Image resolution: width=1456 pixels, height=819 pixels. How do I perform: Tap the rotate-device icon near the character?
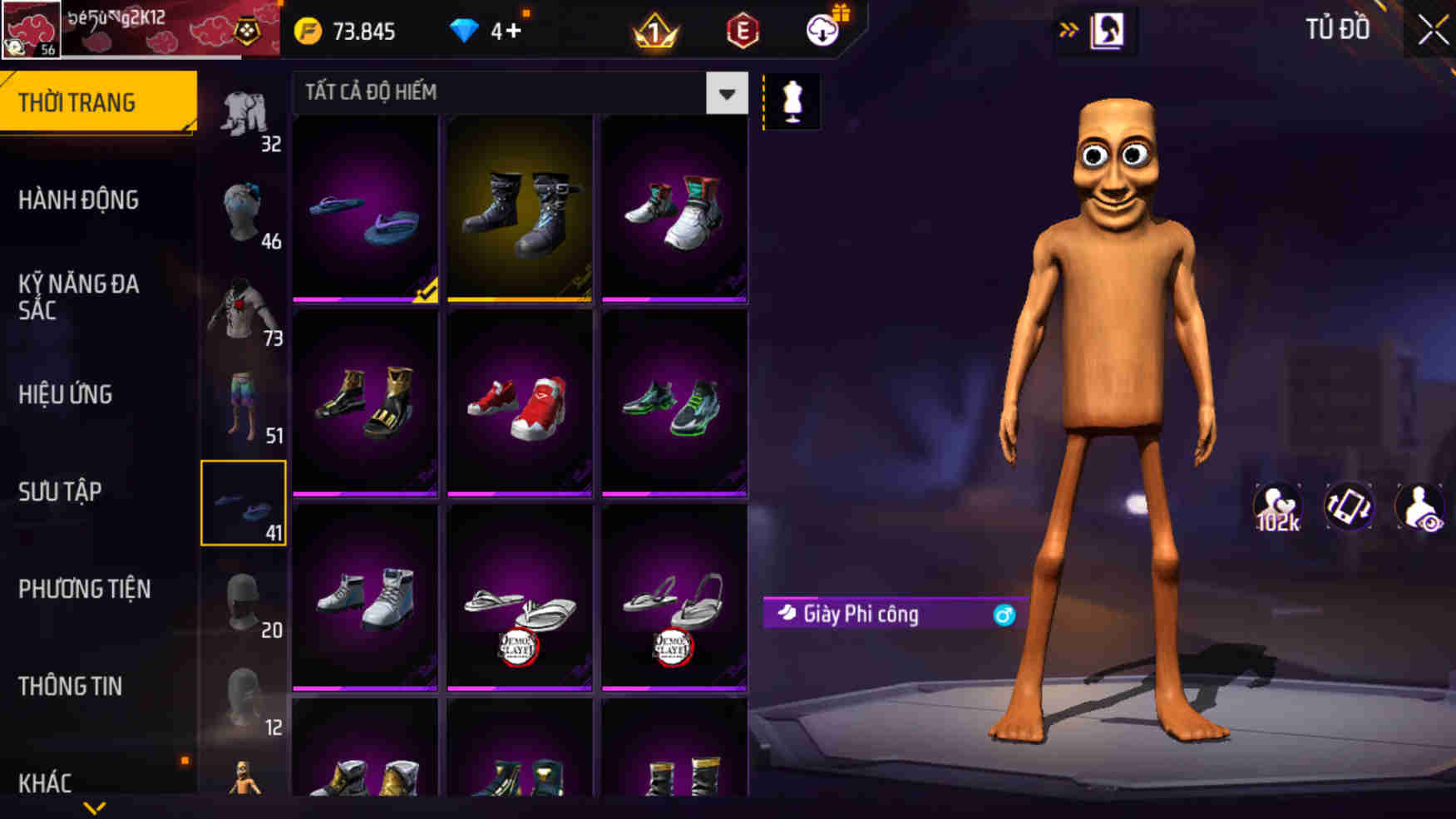pos(1351,508)
